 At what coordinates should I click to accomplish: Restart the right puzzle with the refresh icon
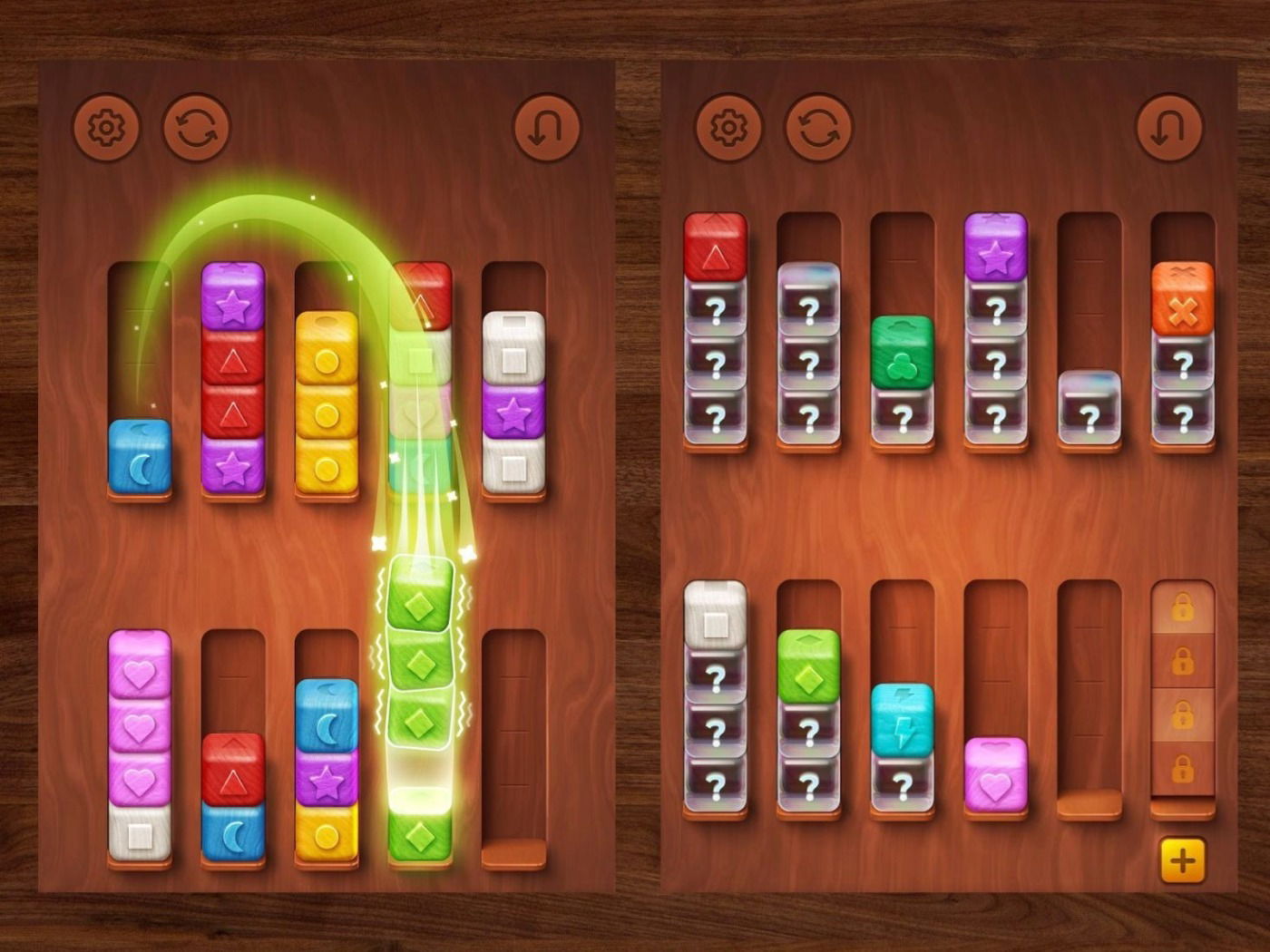pos(819,127)
